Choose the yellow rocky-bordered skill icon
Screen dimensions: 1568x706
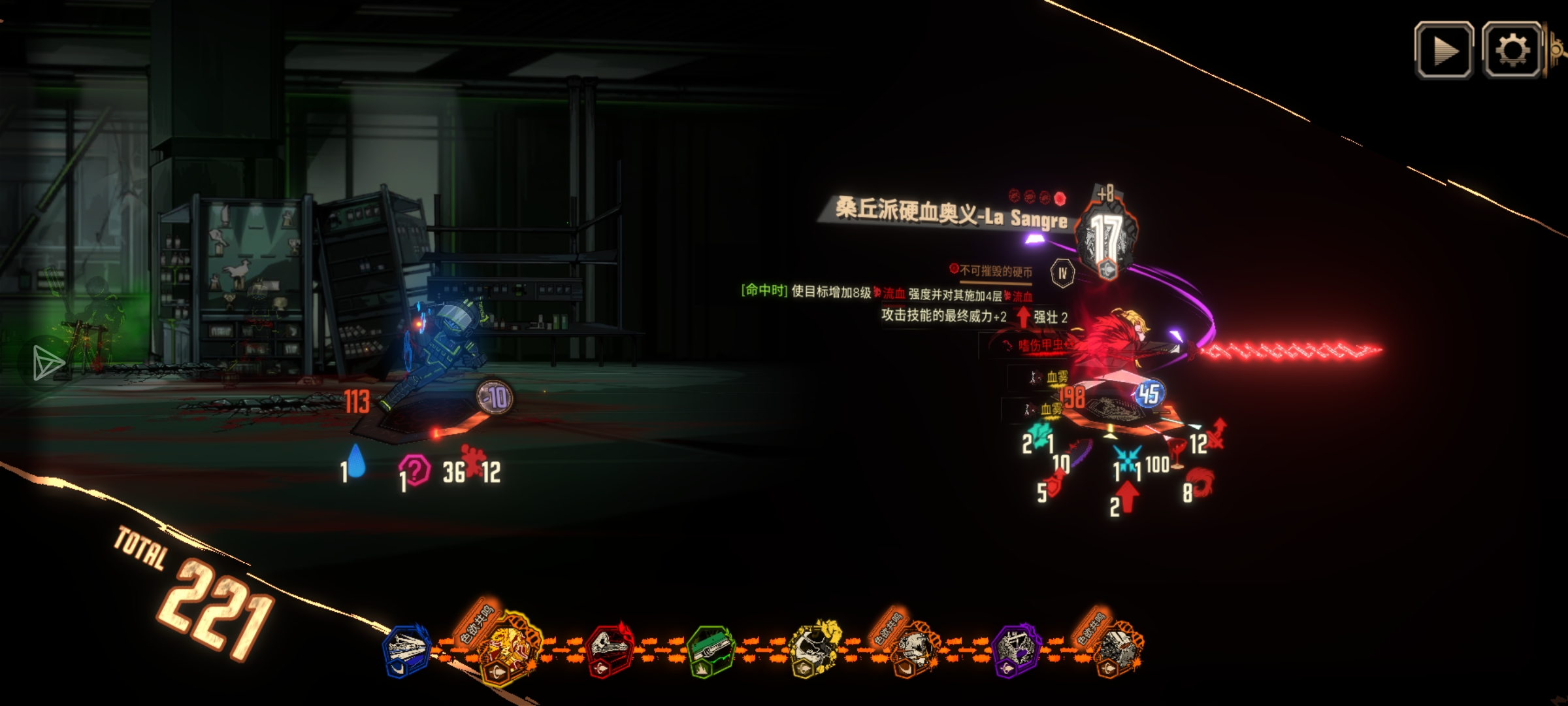click(812, 648)
